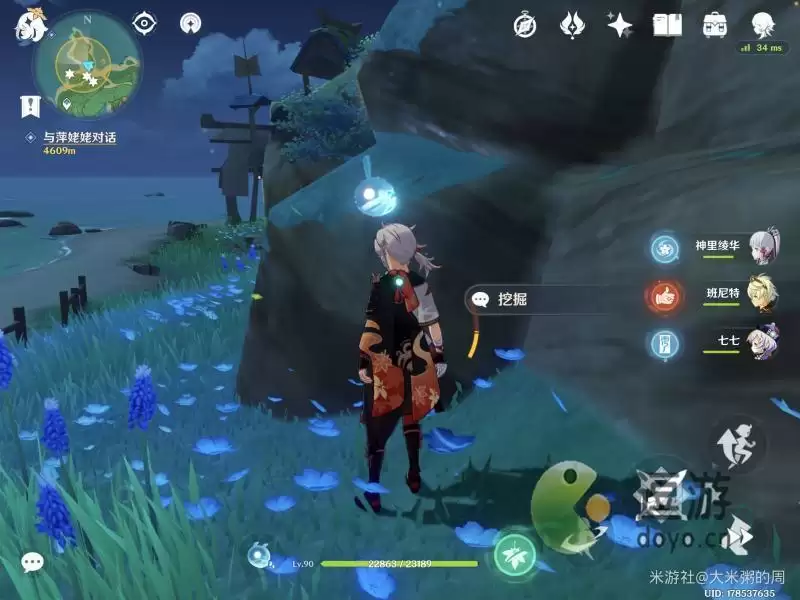Open the battle pass wings icon
Screen dimensions: 800x600
click(x=572, y=25)
